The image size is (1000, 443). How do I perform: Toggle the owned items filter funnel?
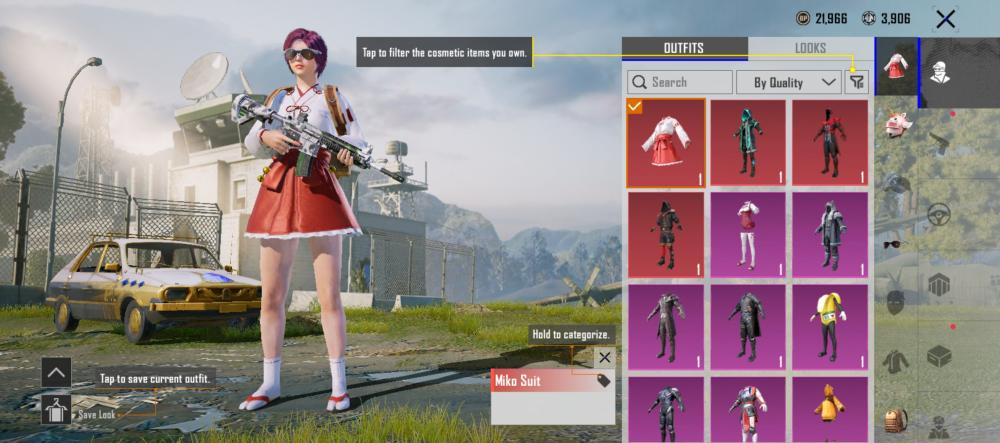tap(857, 82)
